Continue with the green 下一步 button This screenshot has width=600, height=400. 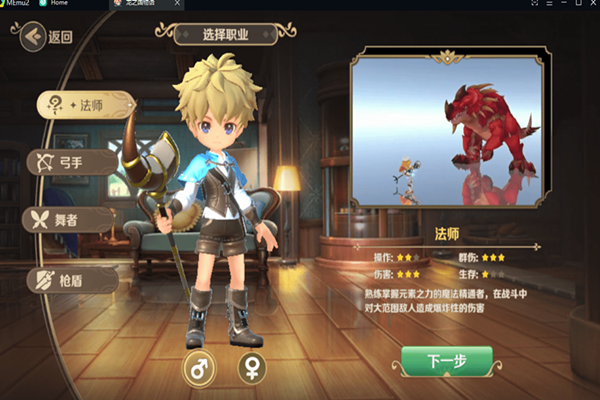pos(447,361)
